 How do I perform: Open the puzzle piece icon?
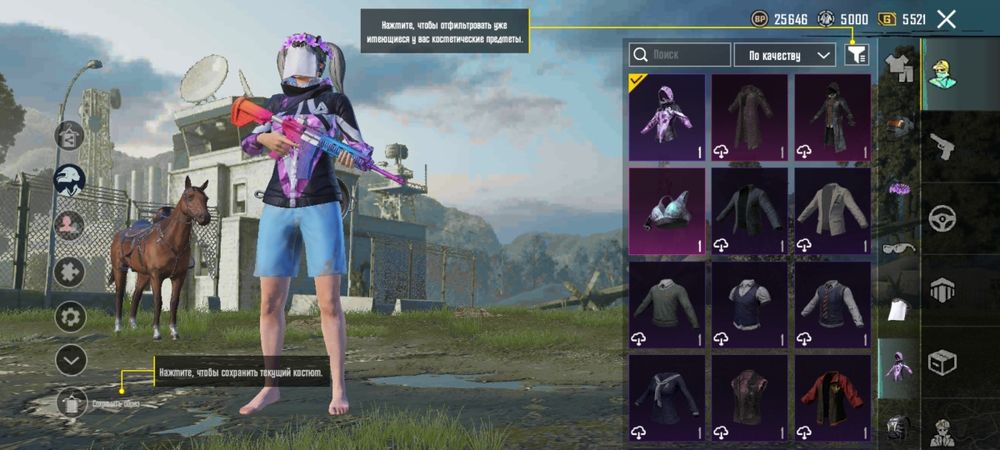pyautogui.click(x=70, y=272)
